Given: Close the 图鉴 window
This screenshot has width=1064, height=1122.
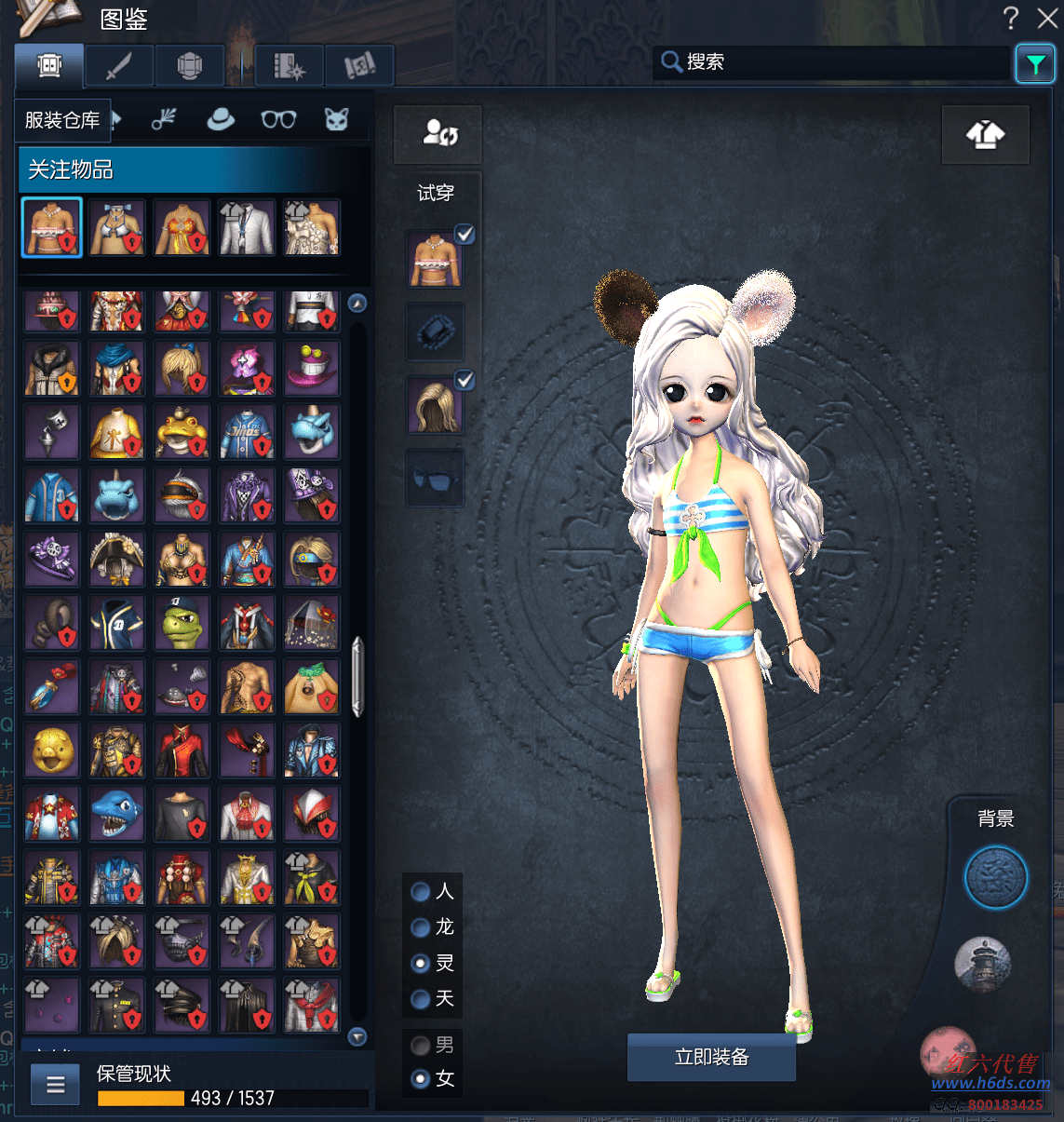Looking at the screenshot, I should [x=1047, y=18].
